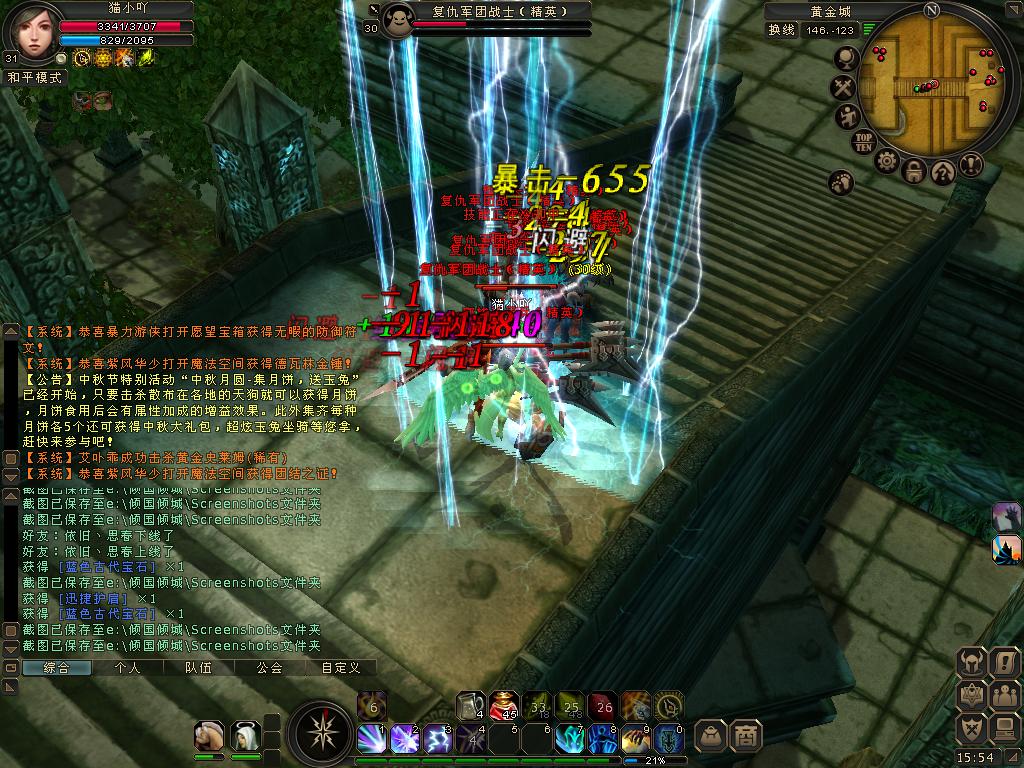The height and width of the screenshot is (768, 1024).
Task: Open the 个人 chat tab
Action: point(128,667)
